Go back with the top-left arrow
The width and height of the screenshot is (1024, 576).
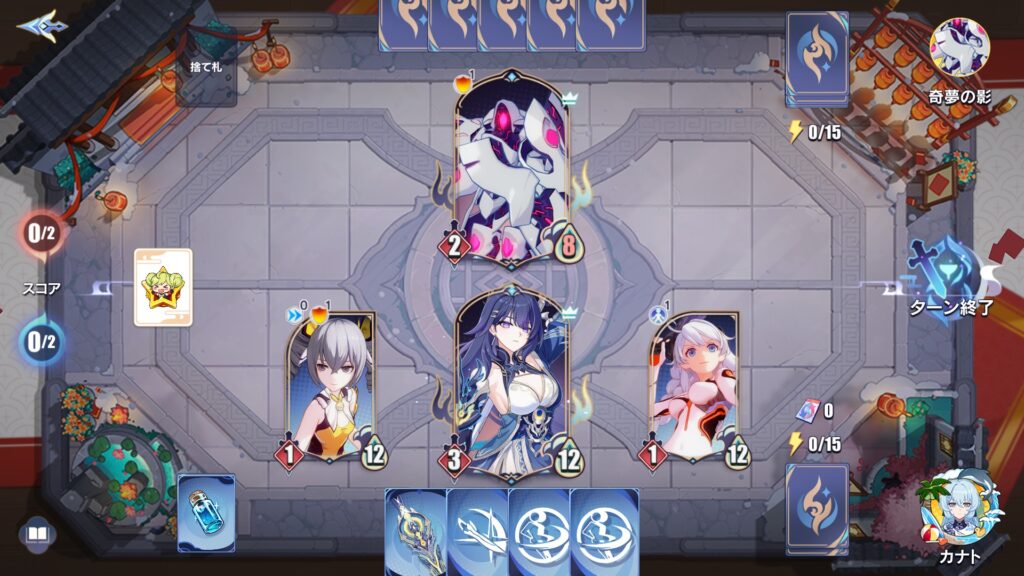36,24
